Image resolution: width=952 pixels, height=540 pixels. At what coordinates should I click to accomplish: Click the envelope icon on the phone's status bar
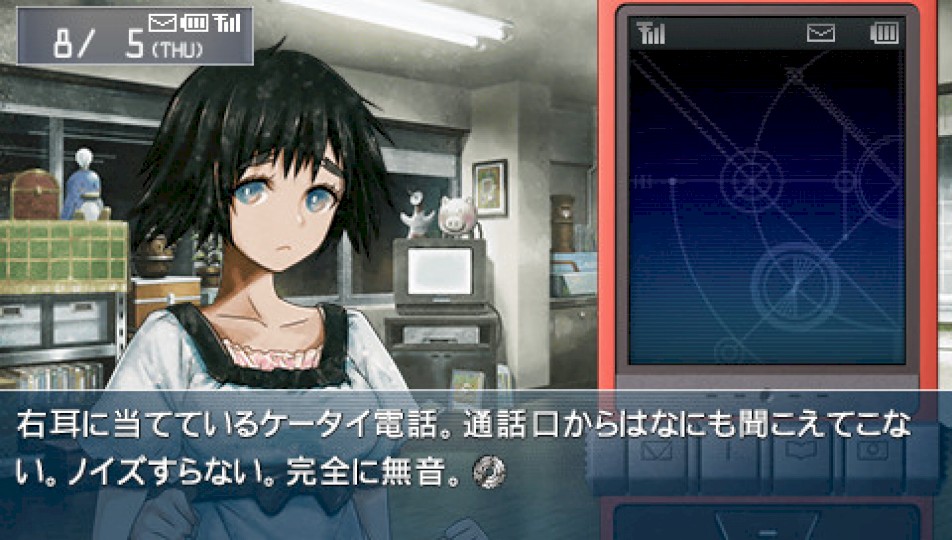821,35
